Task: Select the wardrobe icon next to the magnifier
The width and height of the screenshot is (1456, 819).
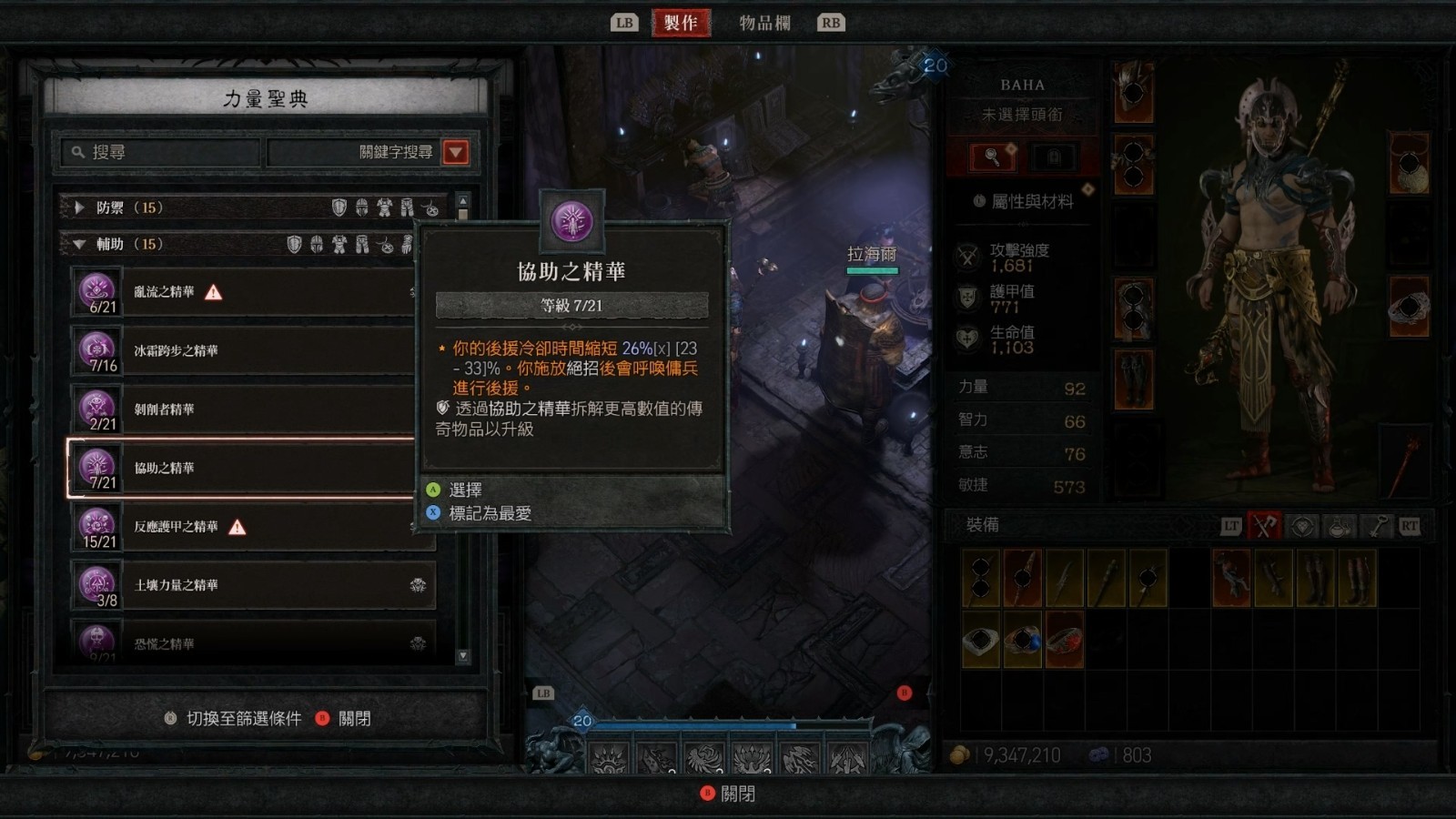Action: pyautogui.click(x=1053, y=156)
